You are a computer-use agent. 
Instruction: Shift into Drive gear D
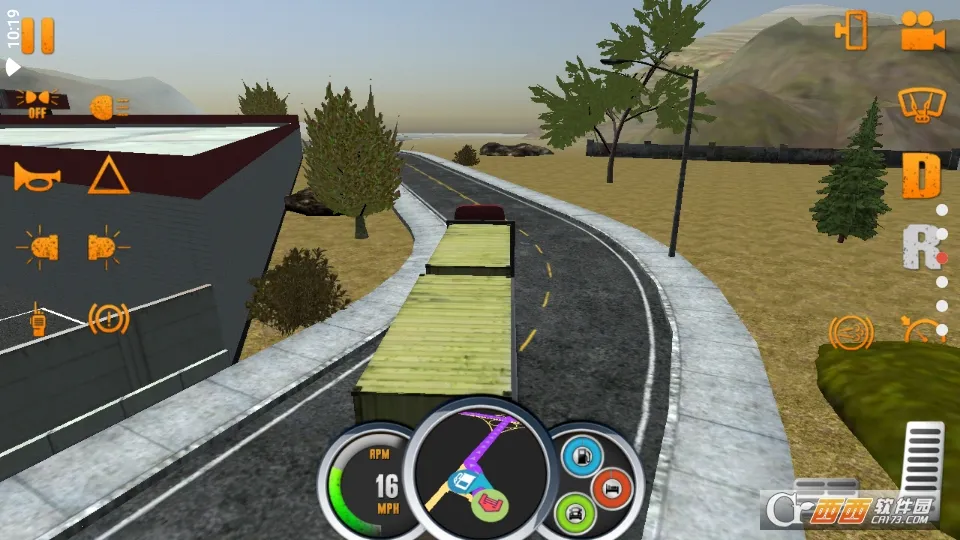tap(921, 176)
